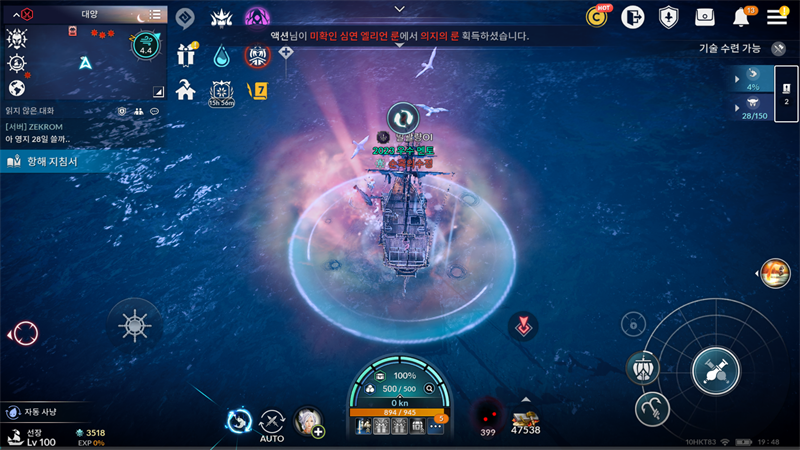Image resolution: width=800 pixels, height=450 pixels.
Task: Open the white pouch inventory icon
Action: [x=705, y=17]
